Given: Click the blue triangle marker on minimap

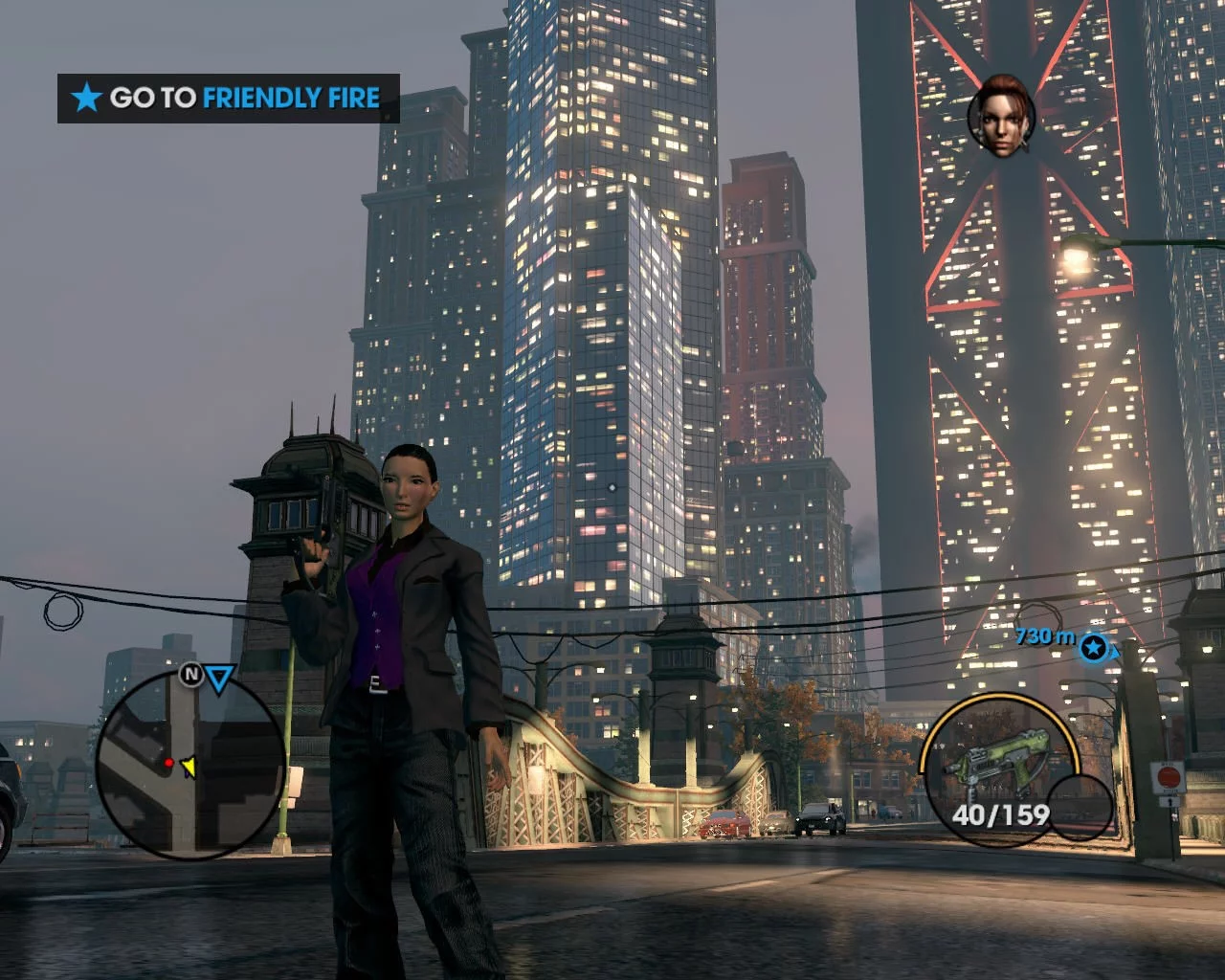Looking at the screenshot, I should pyautogui.click(x=219, y=679).
